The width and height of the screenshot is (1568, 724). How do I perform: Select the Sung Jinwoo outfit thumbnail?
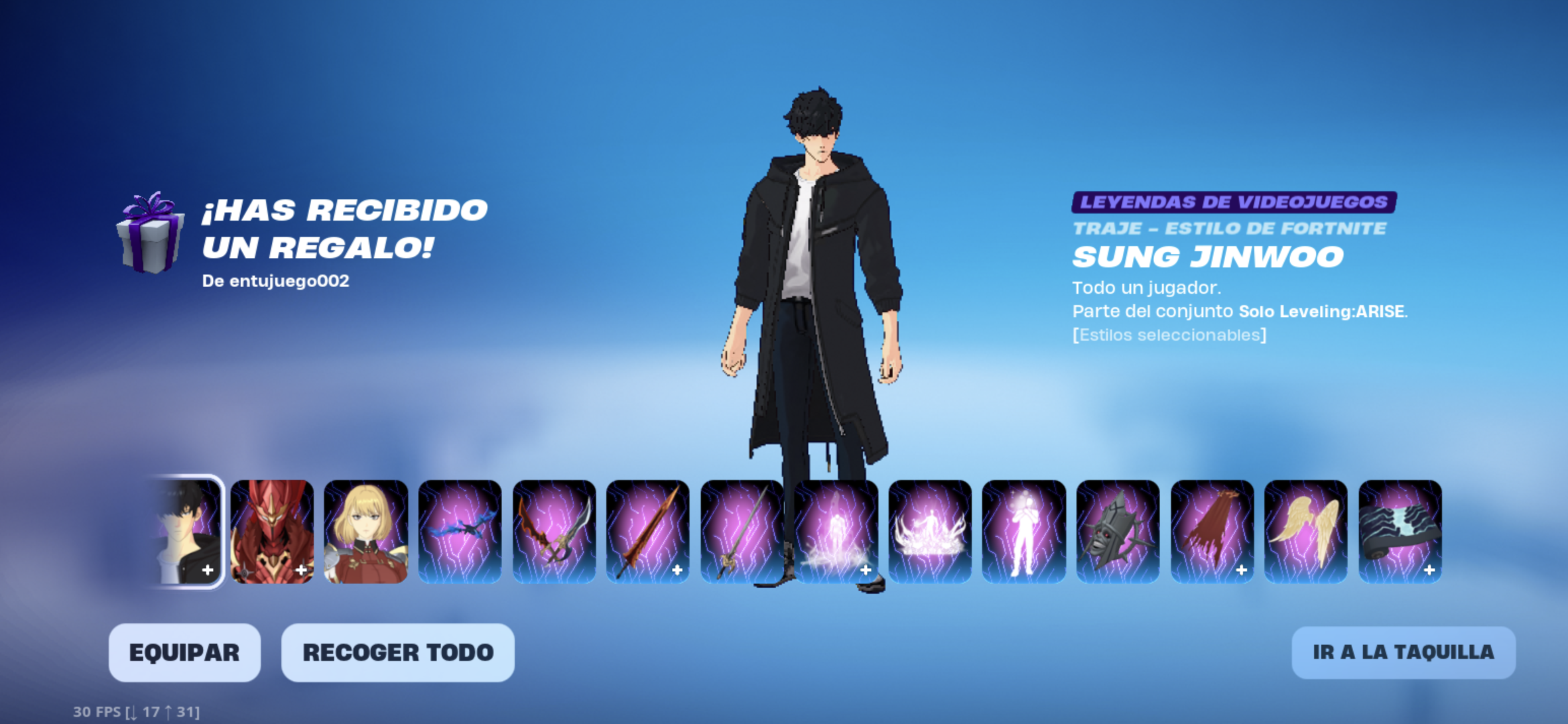point(188,531)
